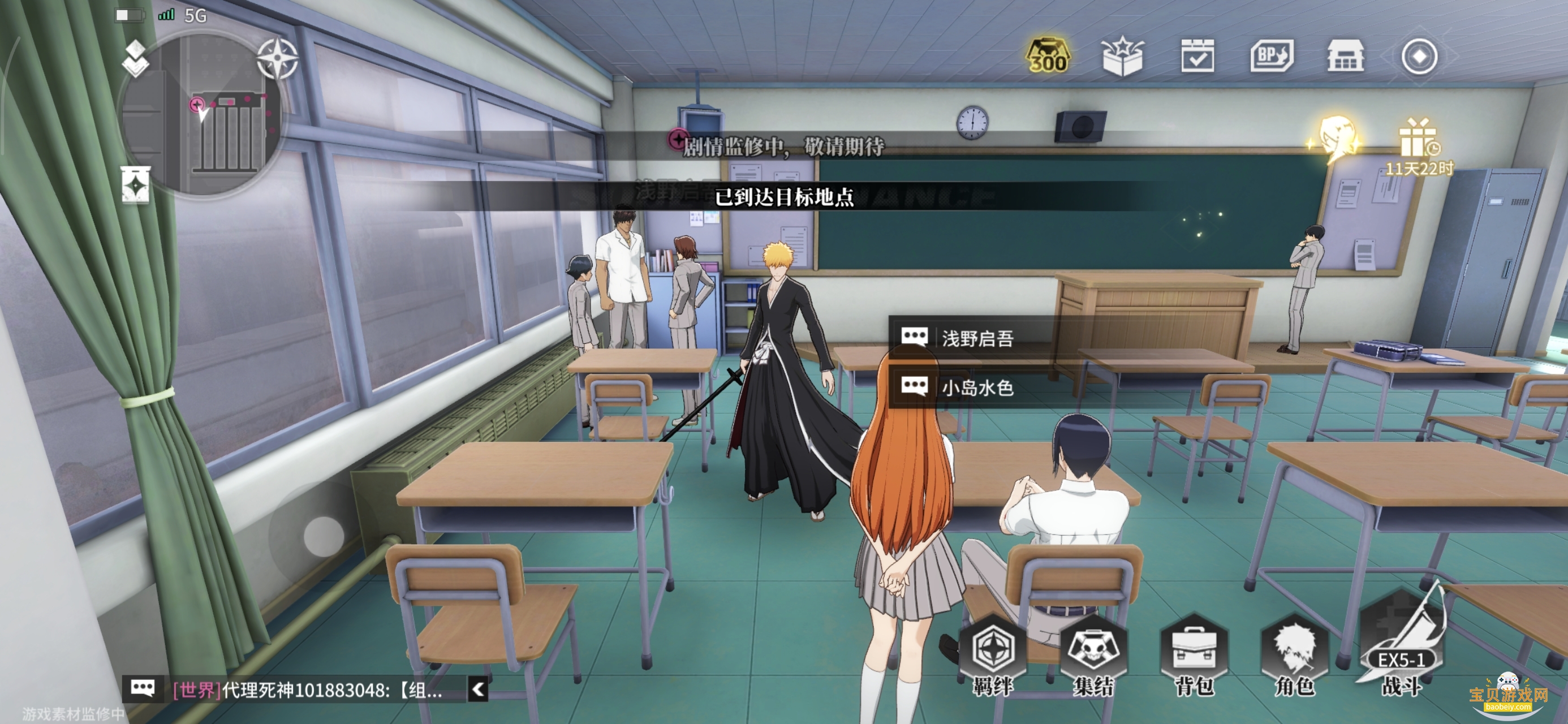Viewport: 1568px width, 724px height.
Task: Open the glowing golden character event icon
Action: pyautogui.click(x=1337, y=140)
